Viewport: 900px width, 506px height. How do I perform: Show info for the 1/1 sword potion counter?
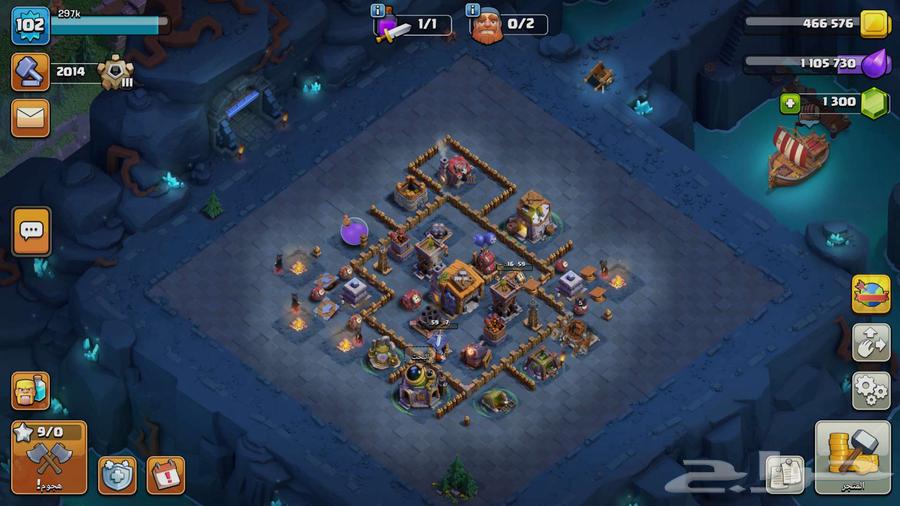[x=377, y=12]
